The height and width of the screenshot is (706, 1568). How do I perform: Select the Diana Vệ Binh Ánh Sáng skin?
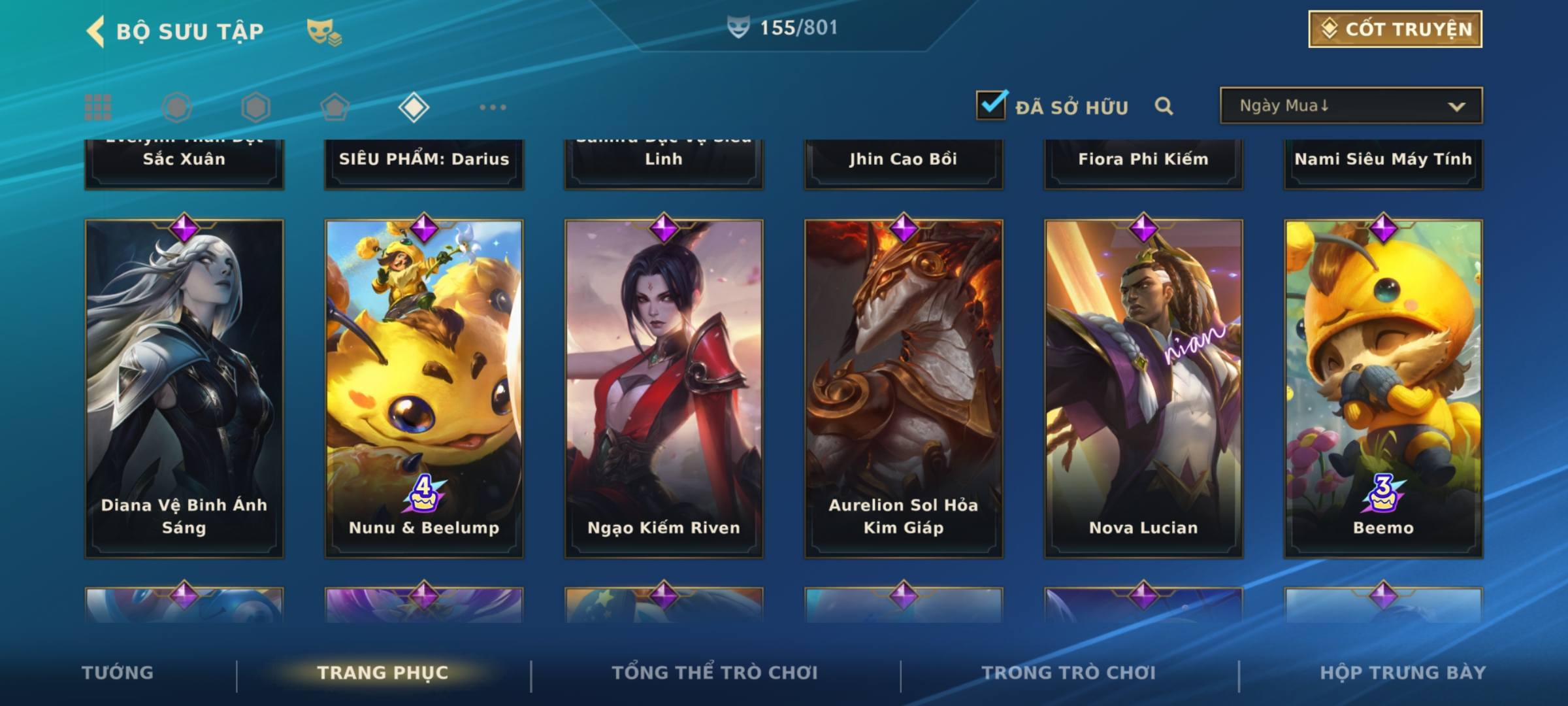(184, 388)
